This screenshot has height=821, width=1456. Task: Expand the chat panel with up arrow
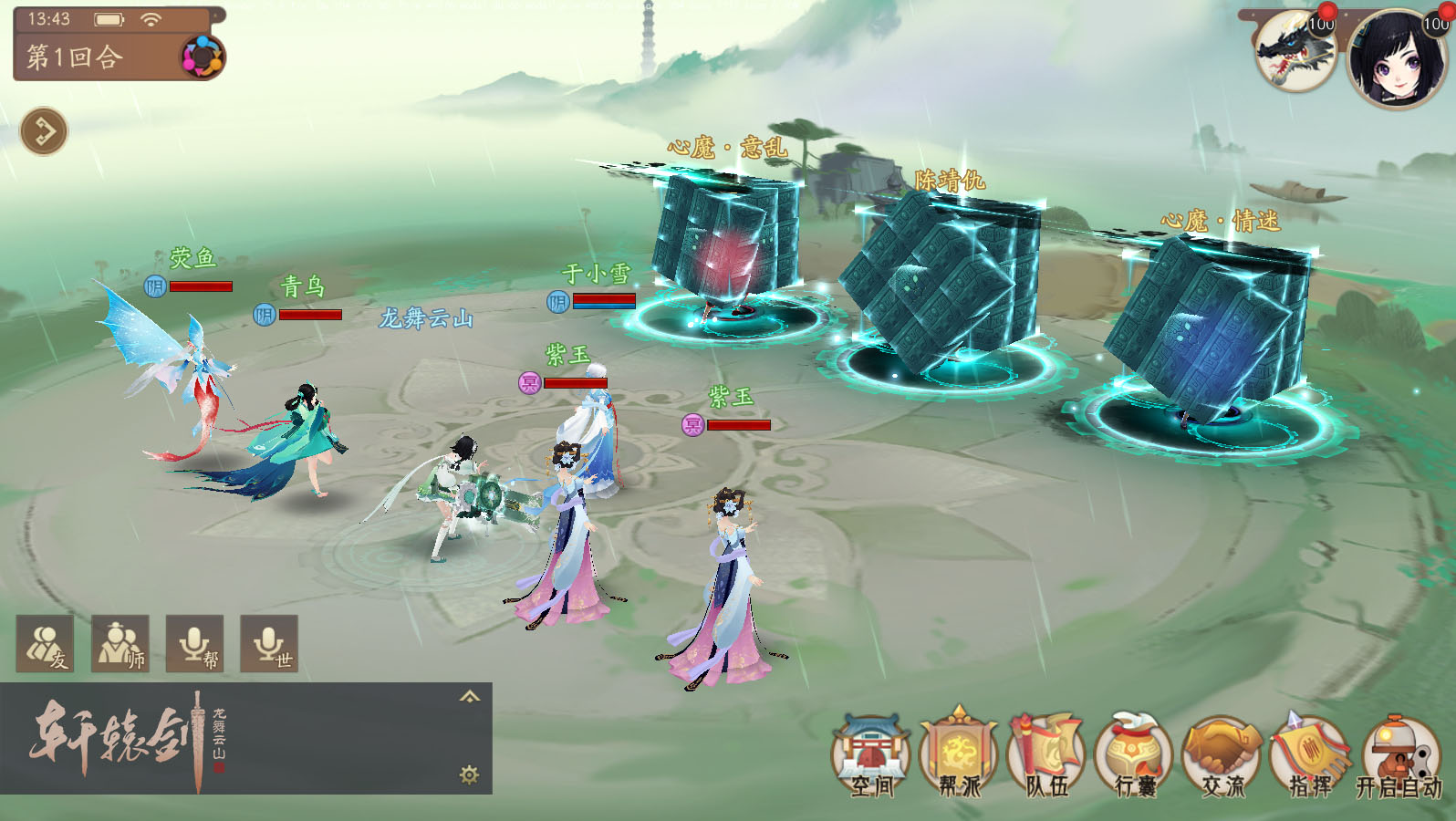469,697
